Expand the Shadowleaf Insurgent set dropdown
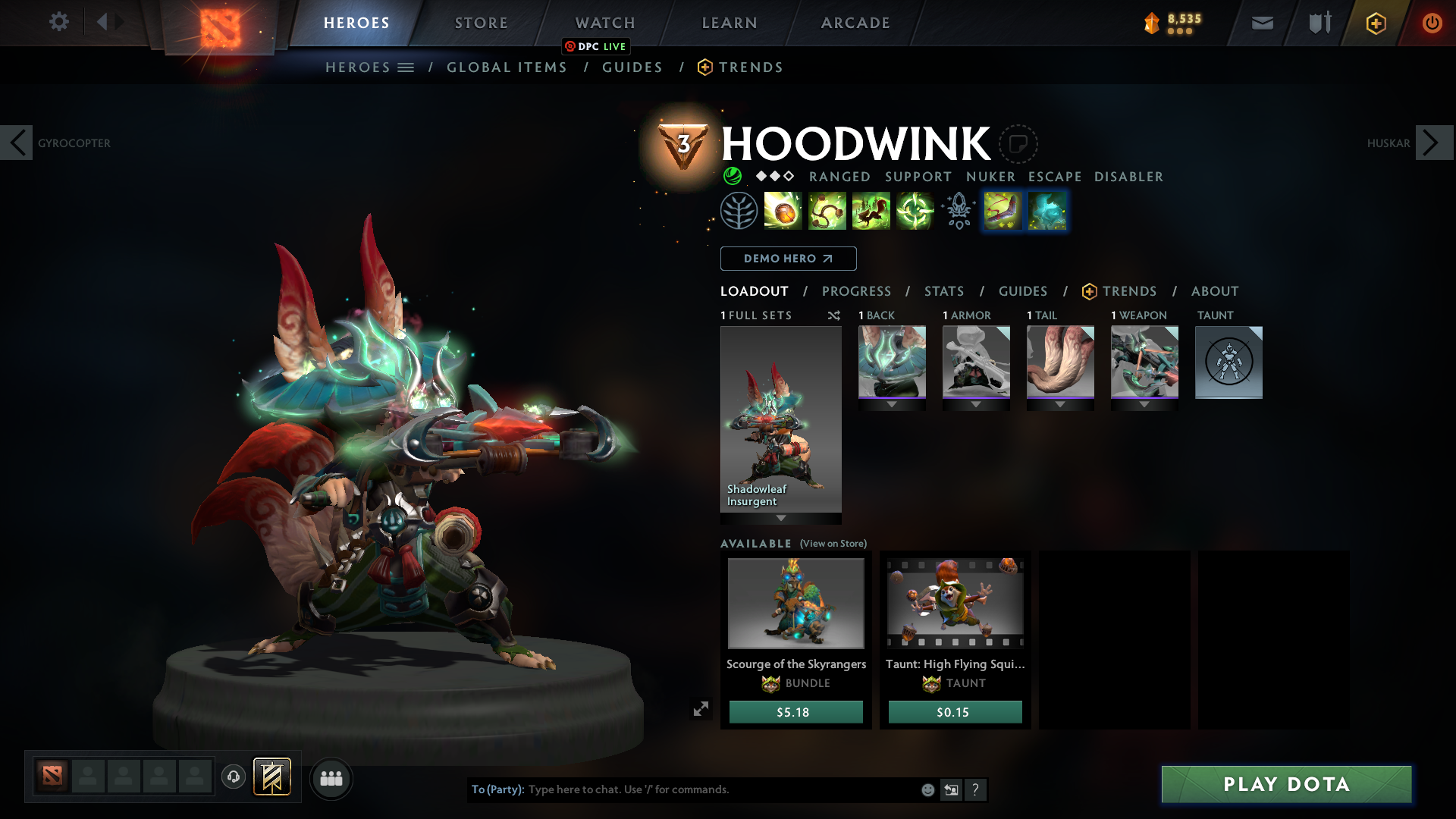This screenshot has width=1456, height=819. [x=780, y=519]
